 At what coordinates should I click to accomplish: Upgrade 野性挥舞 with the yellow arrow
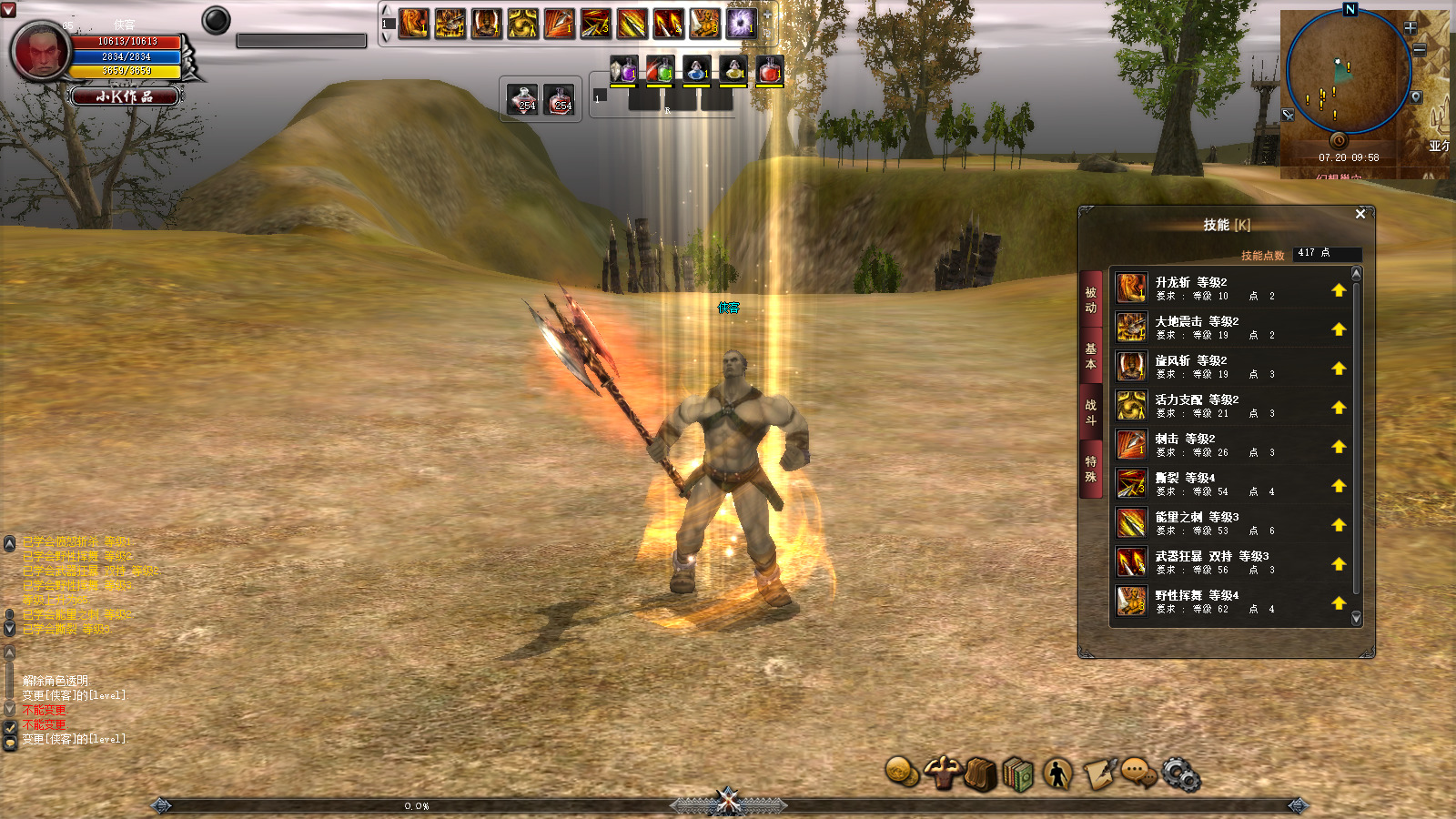(1338, 603)
